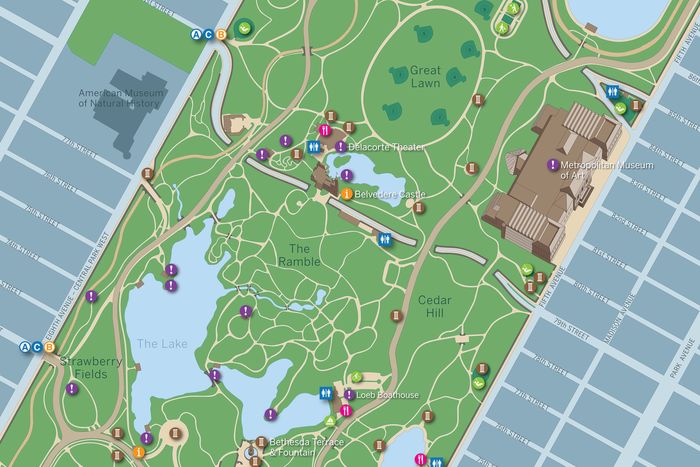
Task: Click the green playground icon beside the northern subway marker
Action: (245, 28)
